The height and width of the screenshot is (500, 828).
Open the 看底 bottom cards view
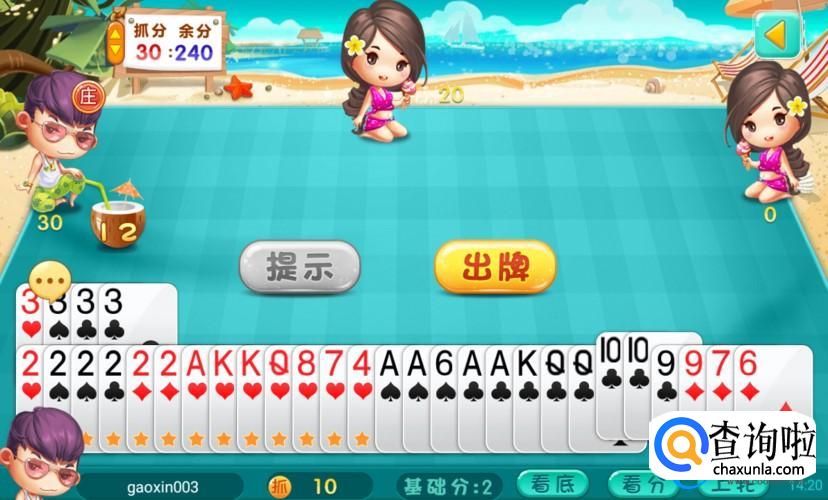(552, 485)
